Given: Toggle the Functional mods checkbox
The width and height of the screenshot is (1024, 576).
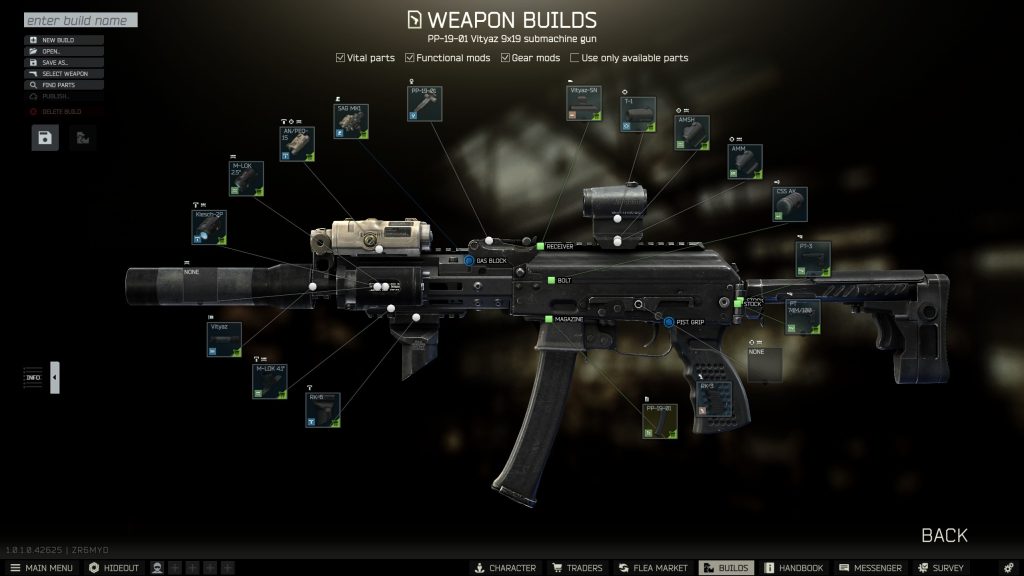Looking at the screenshot, I should pos(410,58).
